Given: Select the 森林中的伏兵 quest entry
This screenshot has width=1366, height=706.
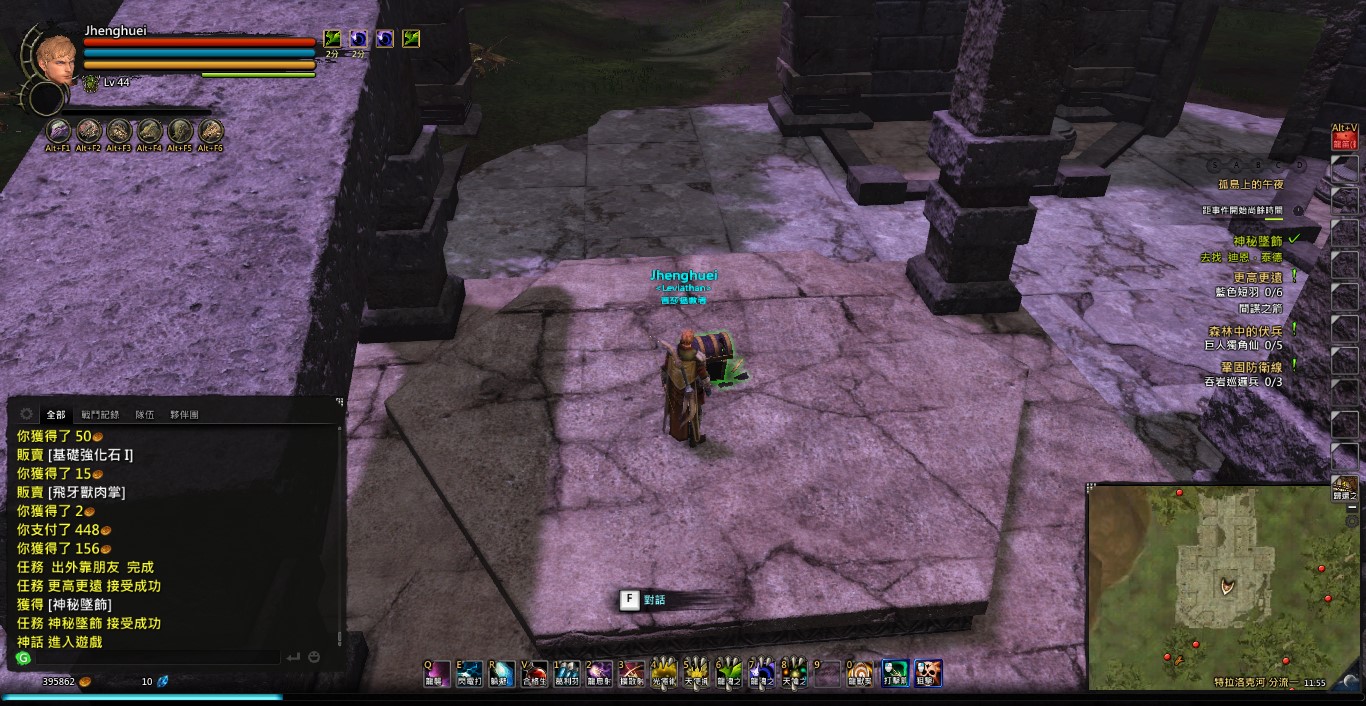Looking at the screenshot, I should click(1245, 329).
